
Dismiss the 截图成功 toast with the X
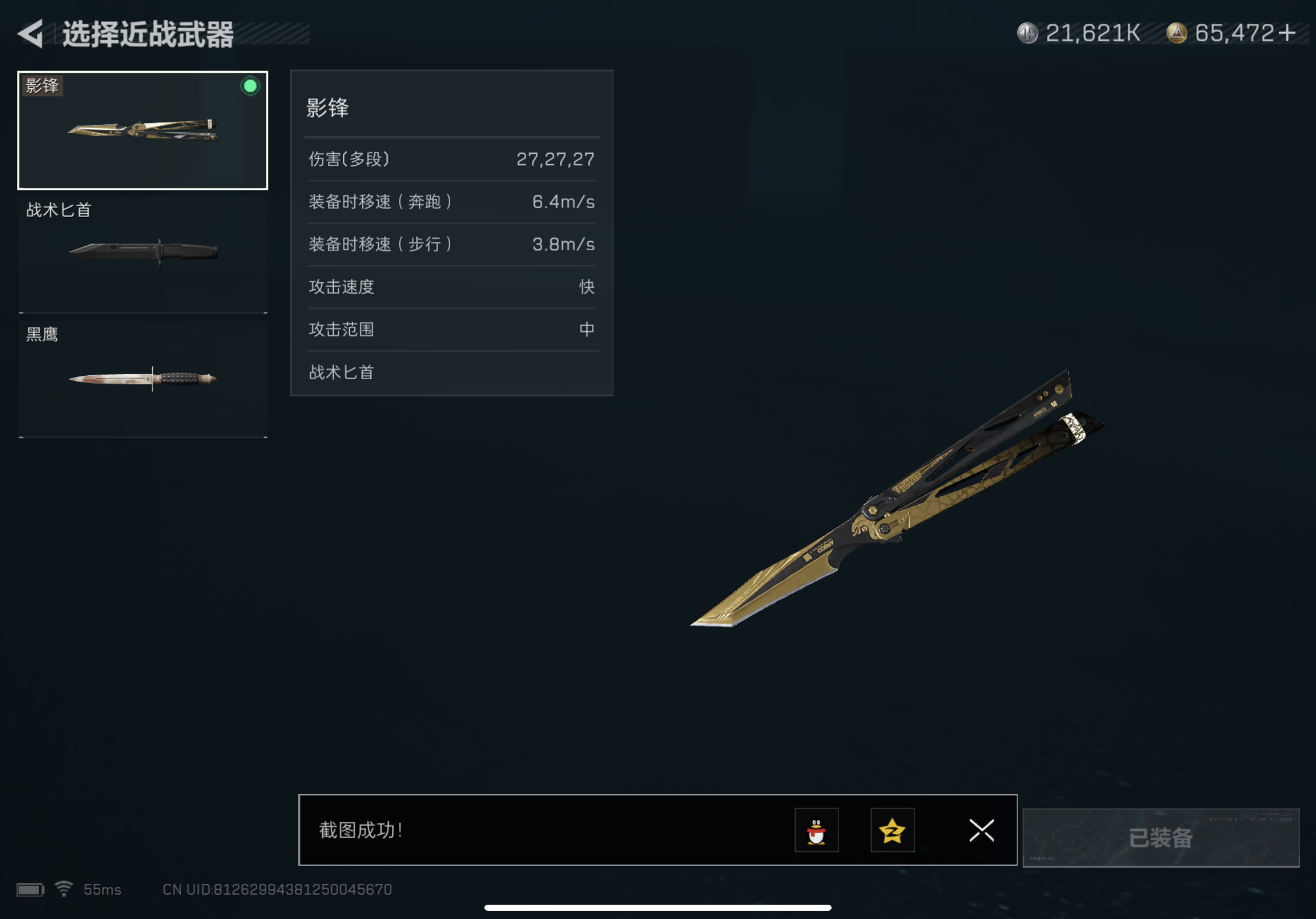point(982,831)
